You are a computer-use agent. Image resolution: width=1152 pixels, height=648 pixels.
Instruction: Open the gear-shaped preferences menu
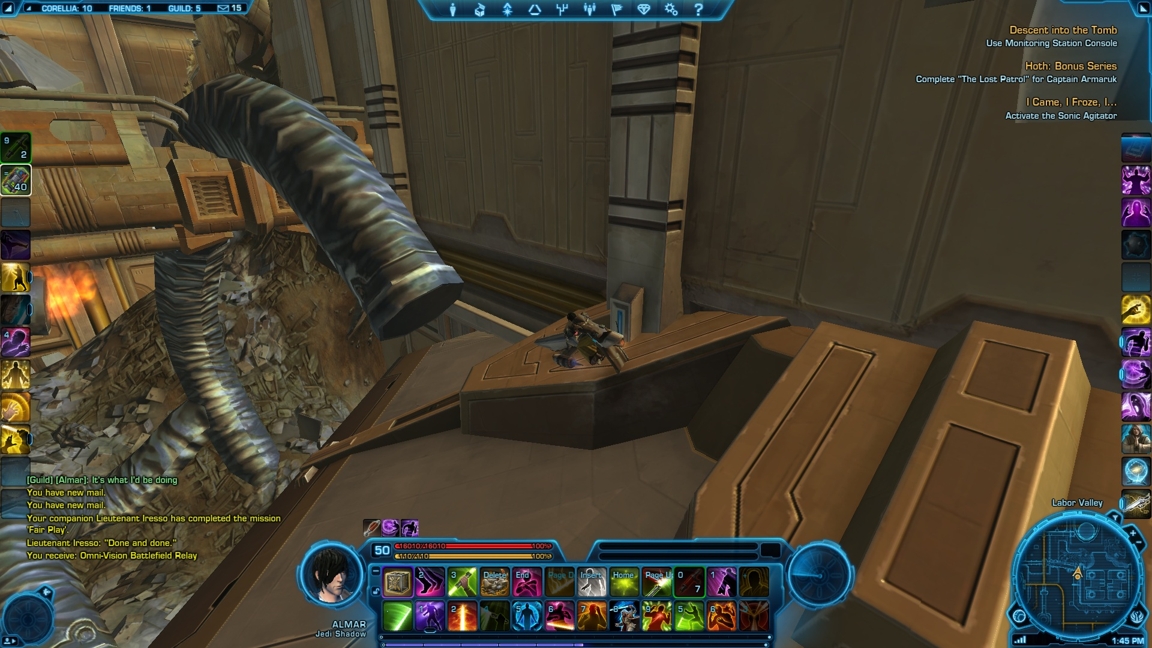671,10
